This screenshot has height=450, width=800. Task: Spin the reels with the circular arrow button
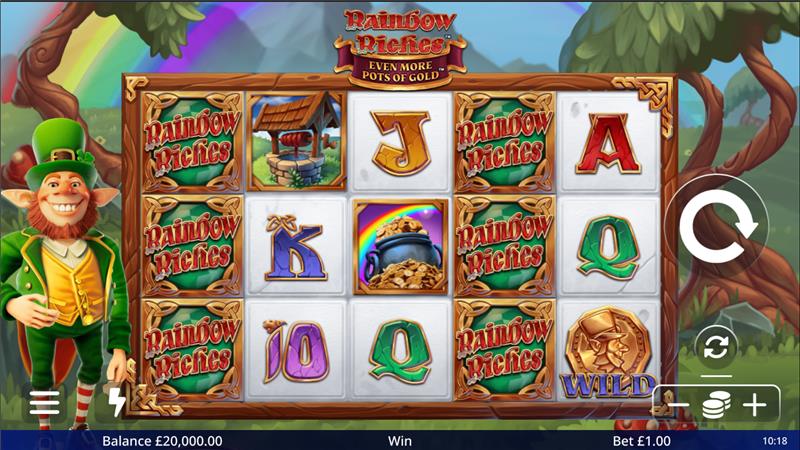718,228
